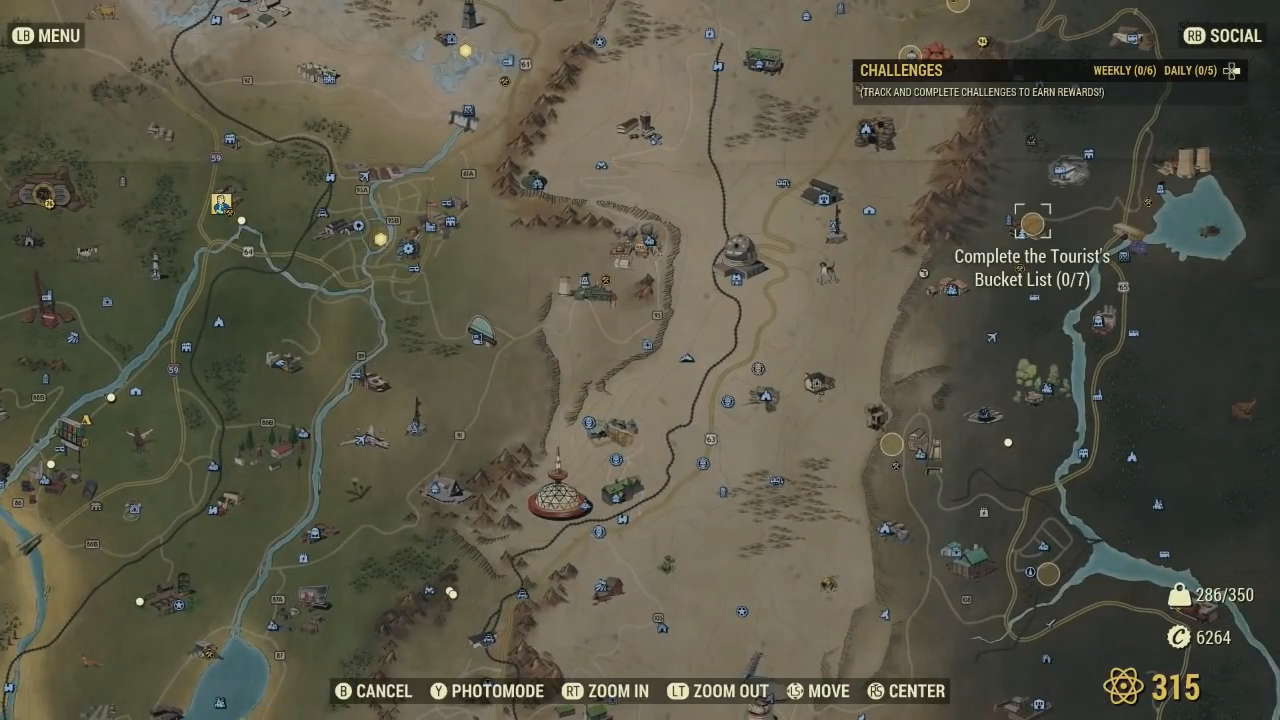Open the Menu at top left

click(x=46, y=36)
